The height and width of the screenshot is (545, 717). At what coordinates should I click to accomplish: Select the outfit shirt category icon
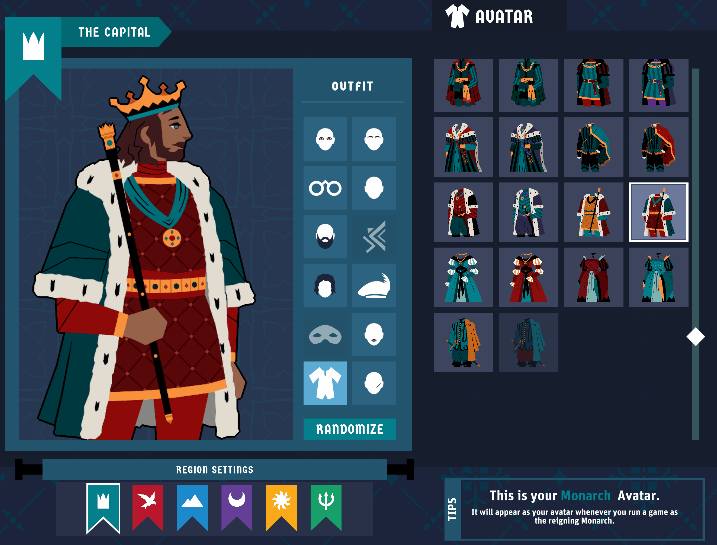point(325,383)
